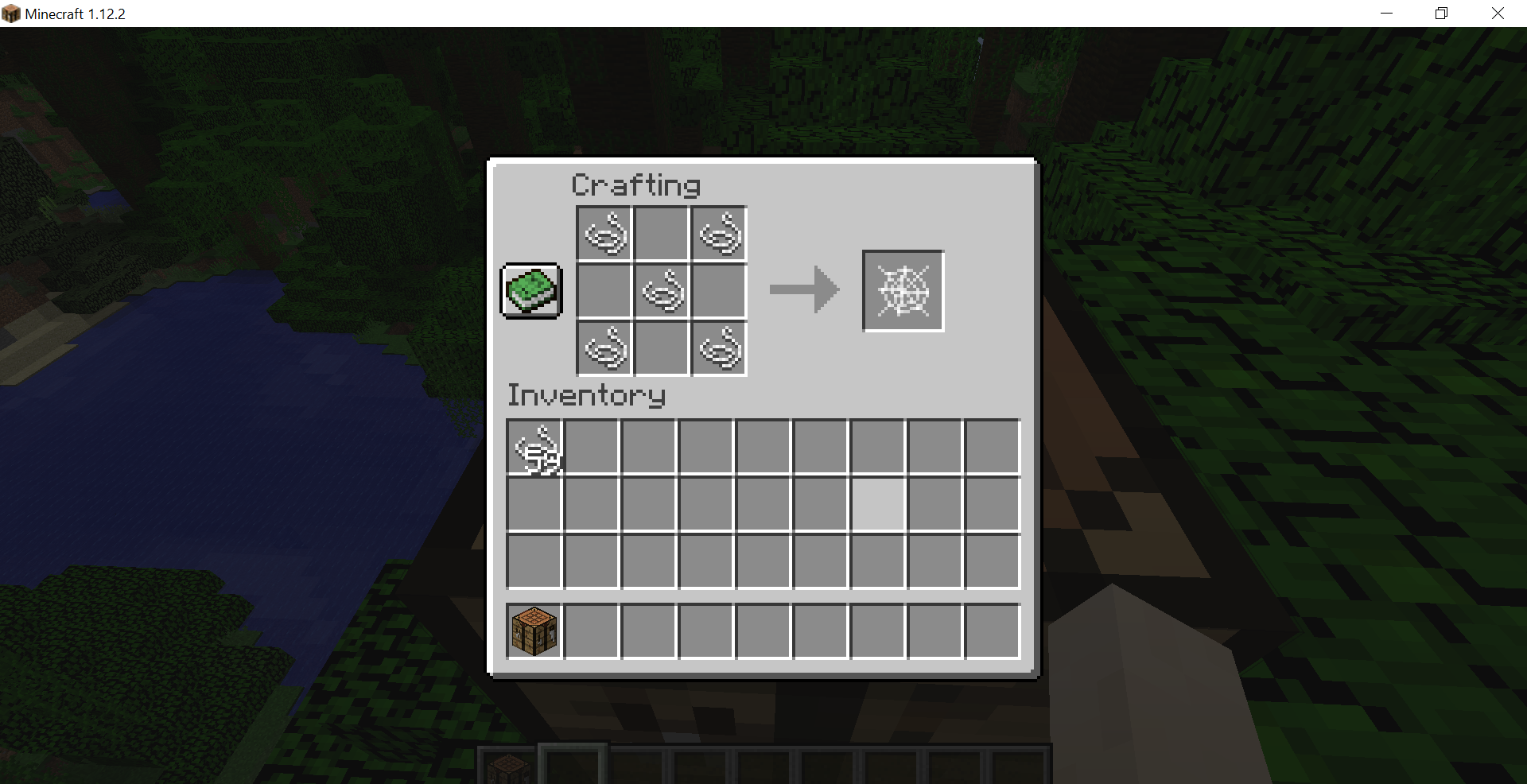Screen dimensions: 1527x784
Task: Click the empty middle slot of the crafting grid's top row
Action: coord(662,233)
